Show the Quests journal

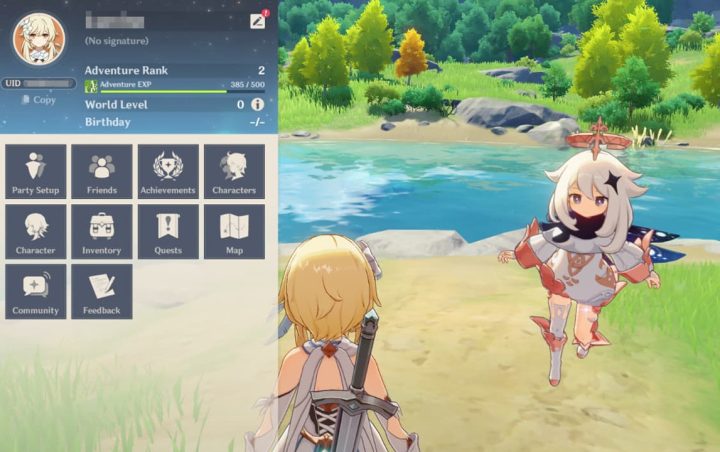pos(168,231)
